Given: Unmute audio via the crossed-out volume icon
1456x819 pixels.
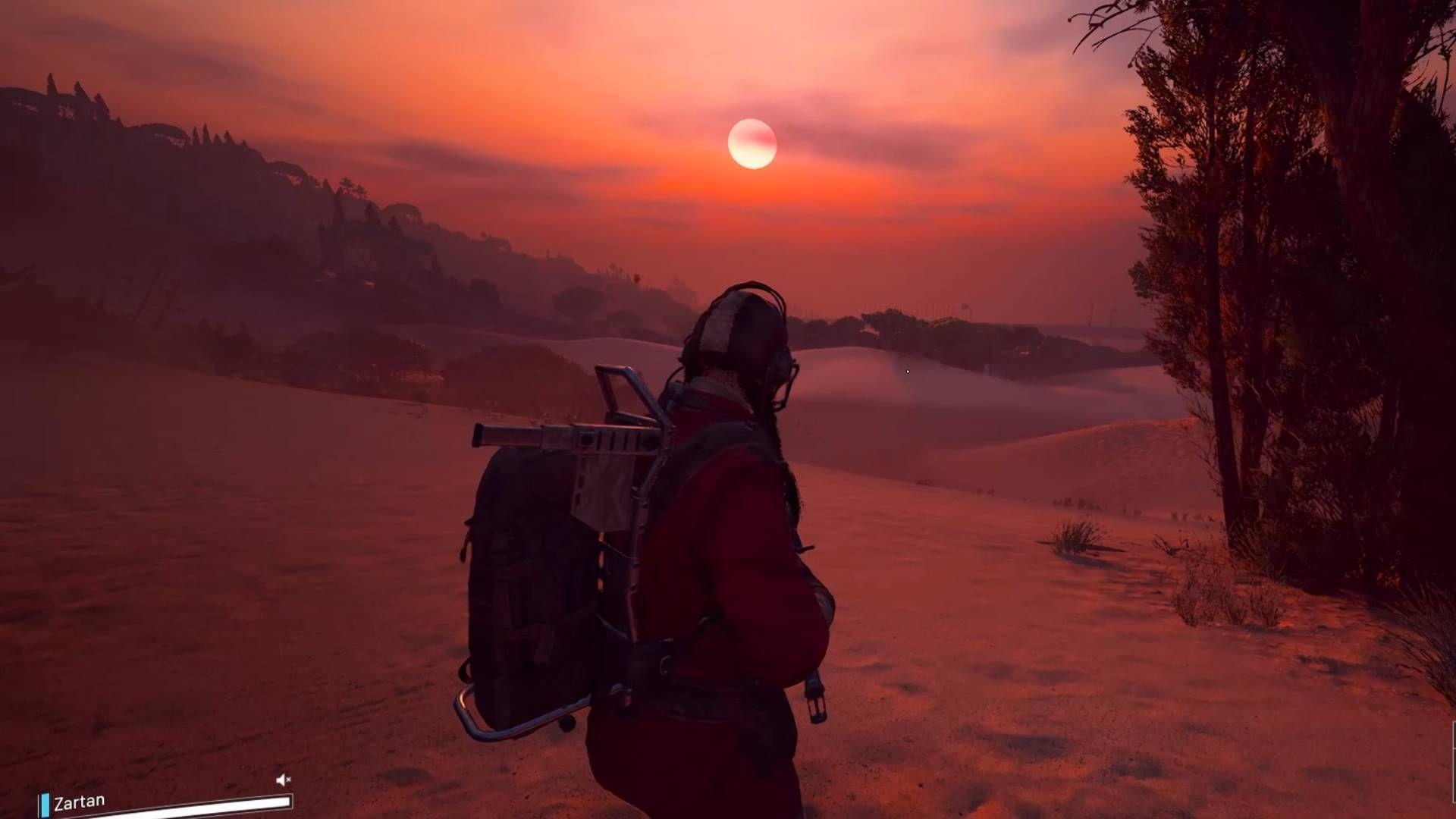Looking at the screenshot, I should coord(283,780).
